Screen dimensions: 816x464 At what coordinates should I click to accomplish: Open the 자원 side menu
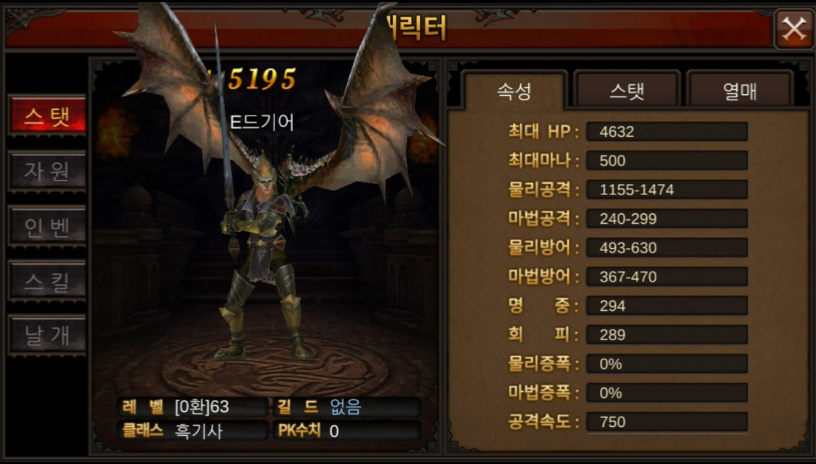pos(47,171)
